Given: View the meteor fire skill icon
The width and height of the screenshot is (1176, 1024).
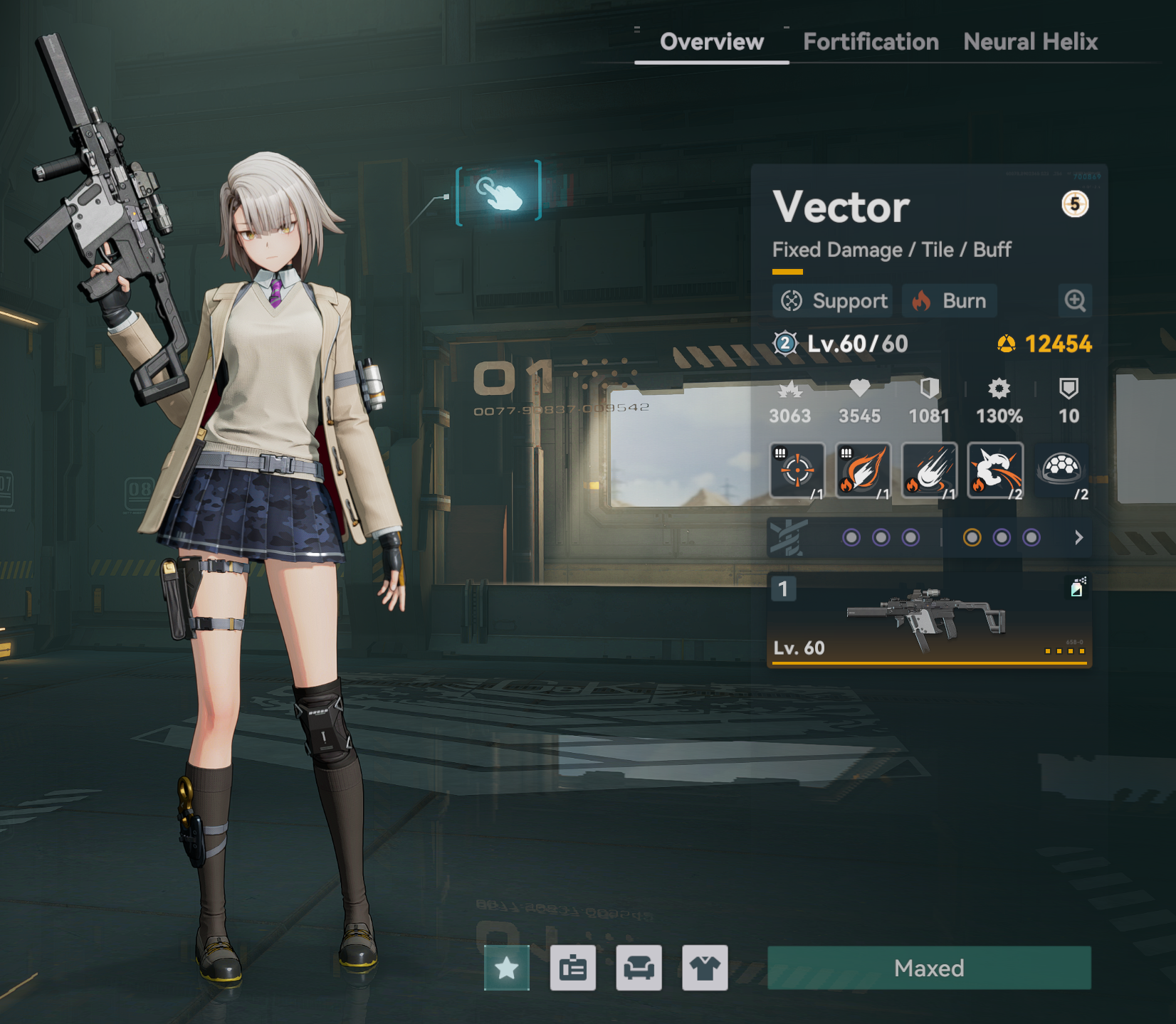Looking at the screenshot, I should click(929, 470).
